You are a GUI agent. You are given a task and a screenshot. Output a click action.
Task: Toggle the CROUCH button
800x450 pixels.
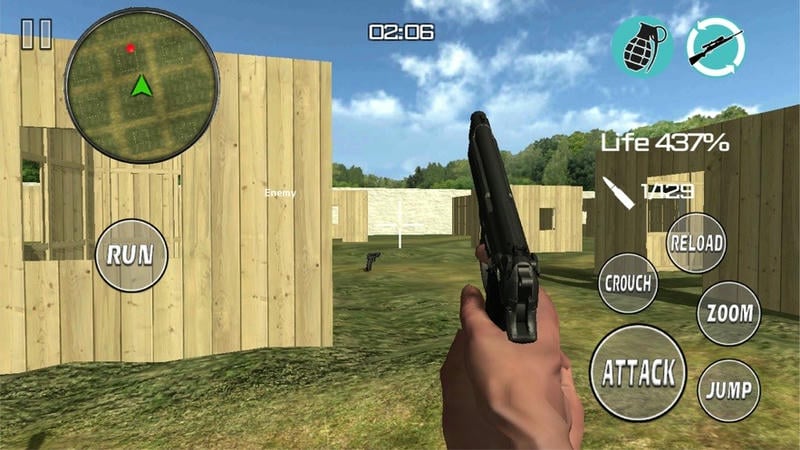pyautogui.click(x=629, y=283)
